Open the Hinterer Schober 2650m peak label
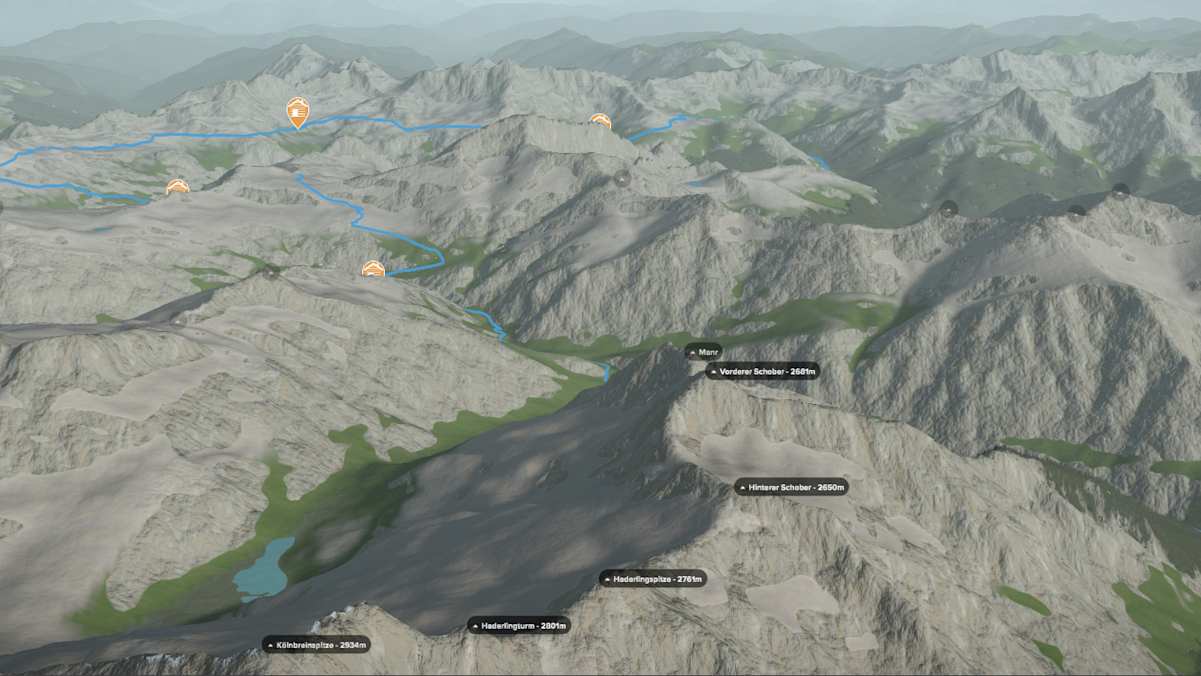 (x=792, y=487)
